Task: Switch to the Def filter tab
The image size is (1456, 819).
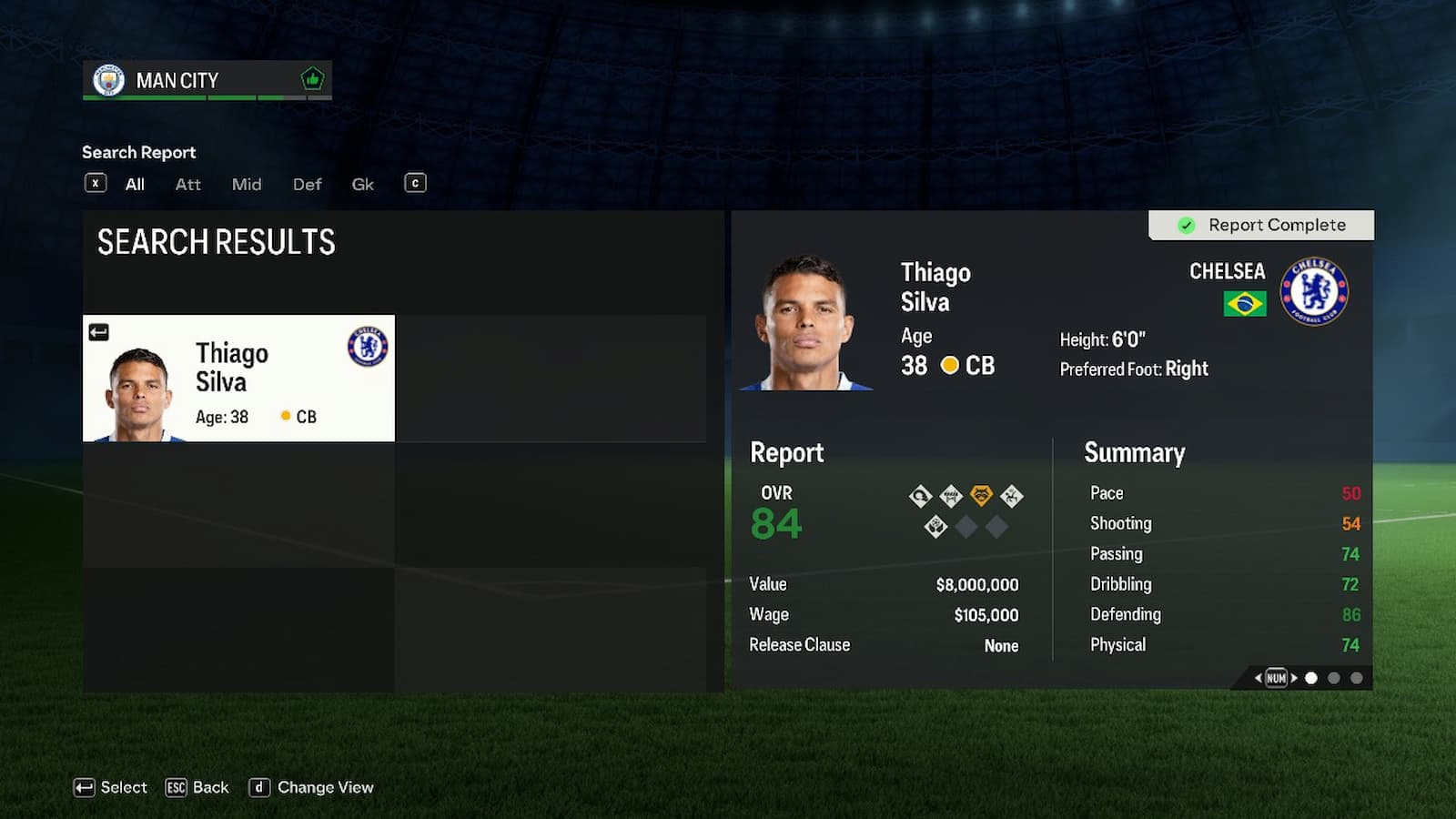Action: pyautogui.click(x=306, y=184)
